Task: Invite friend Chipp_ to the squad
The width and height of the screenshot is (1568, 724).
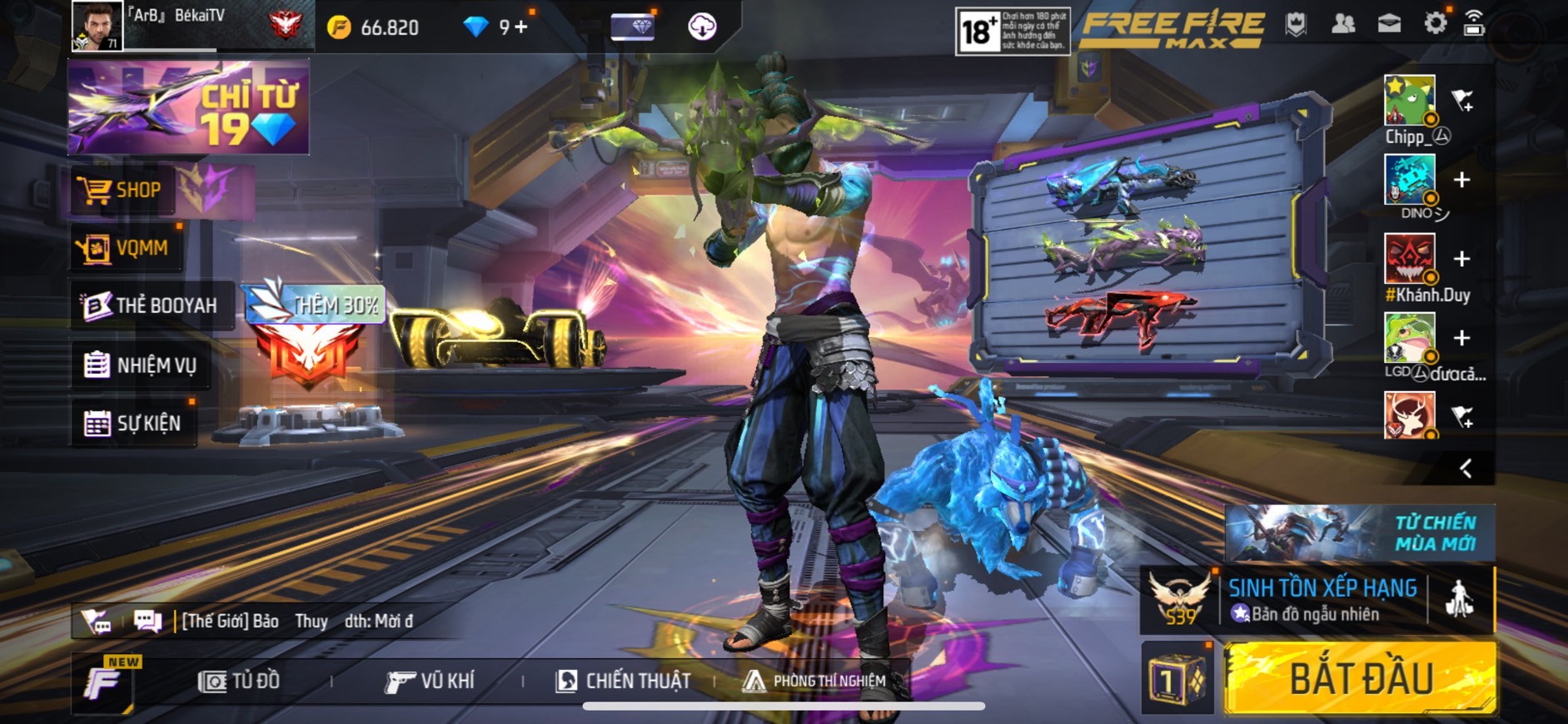Action: tap(1462, 102)
